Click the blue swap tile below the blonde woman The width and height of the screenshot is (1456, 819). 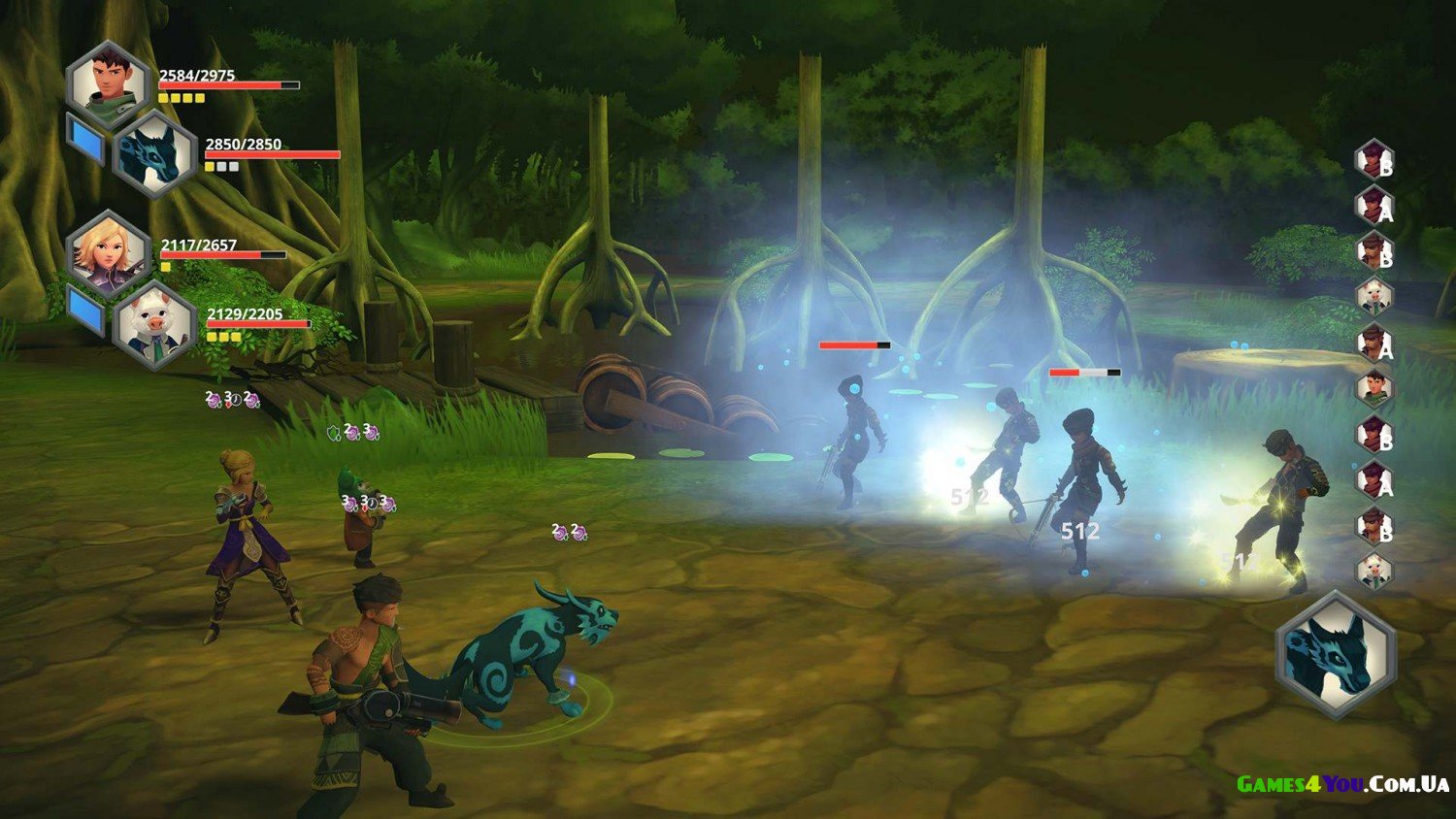(x=85, y=310)
